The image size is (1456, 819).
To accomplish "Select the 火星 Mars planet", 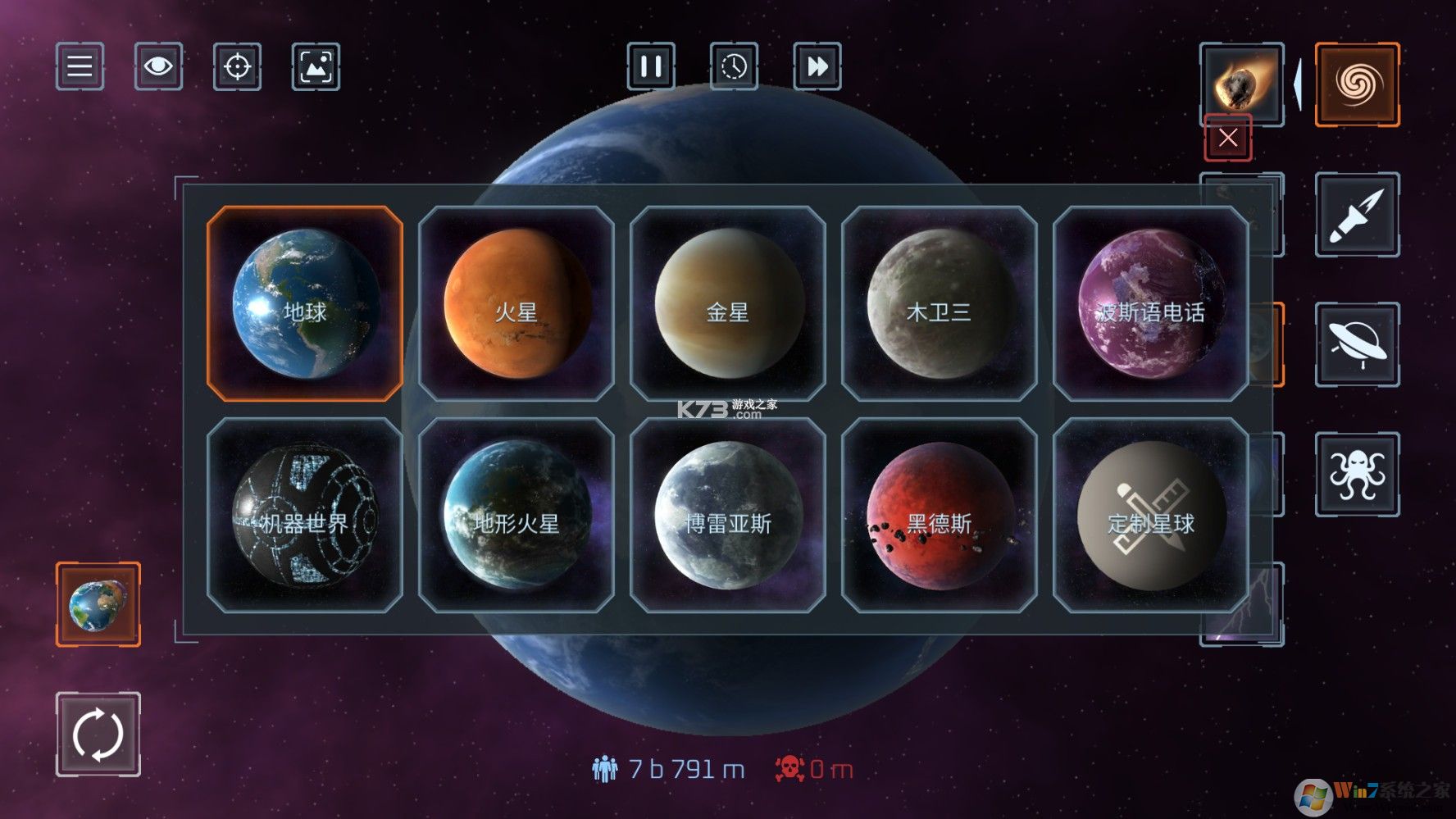I will pyautogui.click(x=515, y=312).
